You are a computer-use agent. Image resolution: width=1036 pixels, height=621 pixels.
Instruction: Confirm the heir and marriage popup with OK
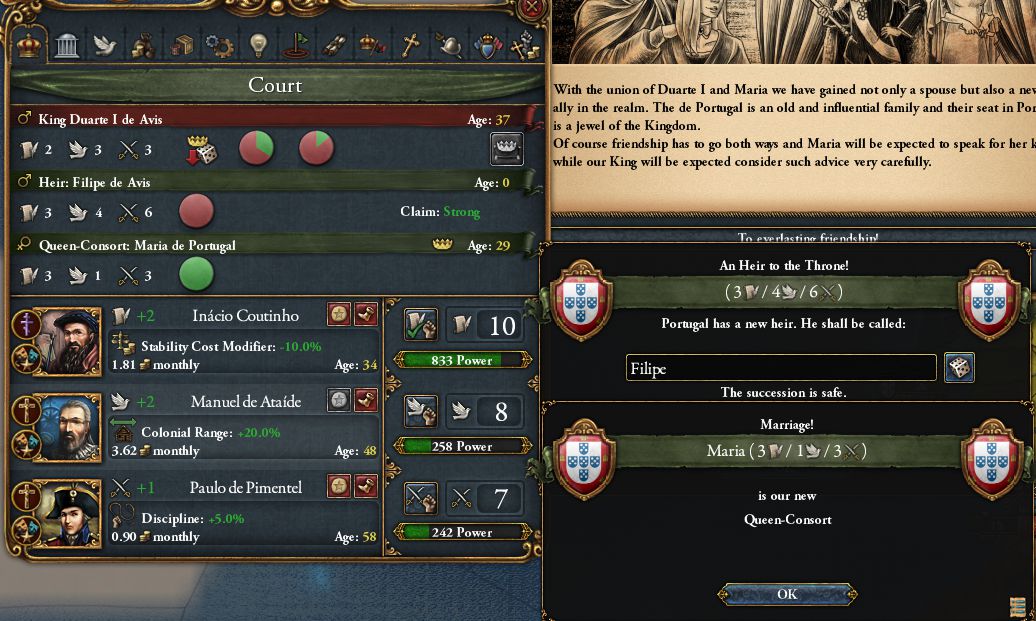[x=787, y=594]
